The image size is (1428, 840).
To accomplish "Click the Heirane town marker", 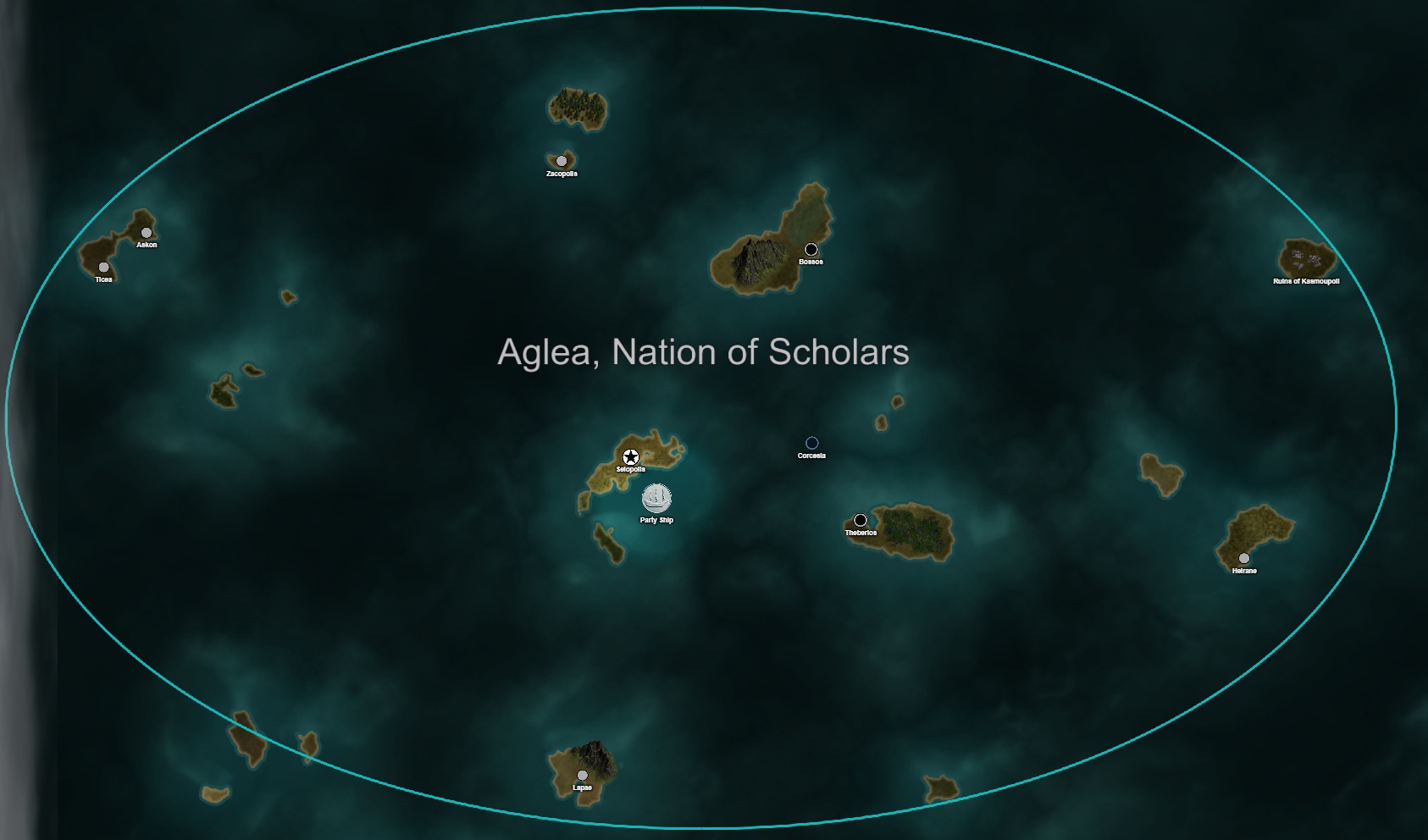I will click(1243, 558).
